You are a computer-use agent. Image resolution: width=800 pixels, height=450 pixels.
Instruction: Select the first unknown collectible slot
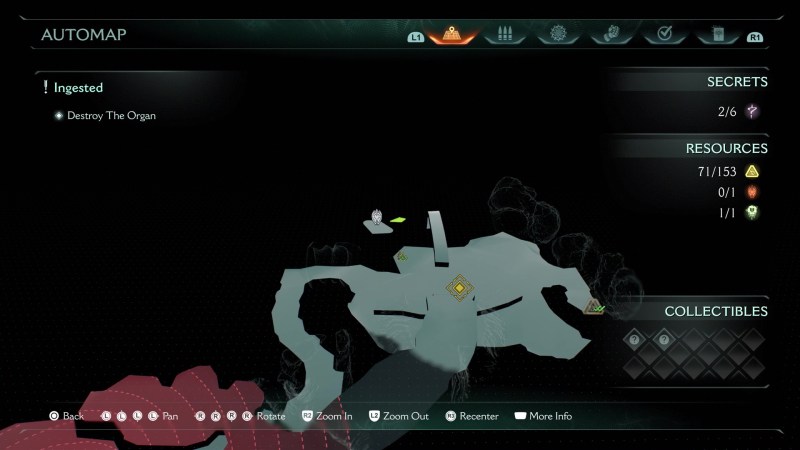coord(633,340)
